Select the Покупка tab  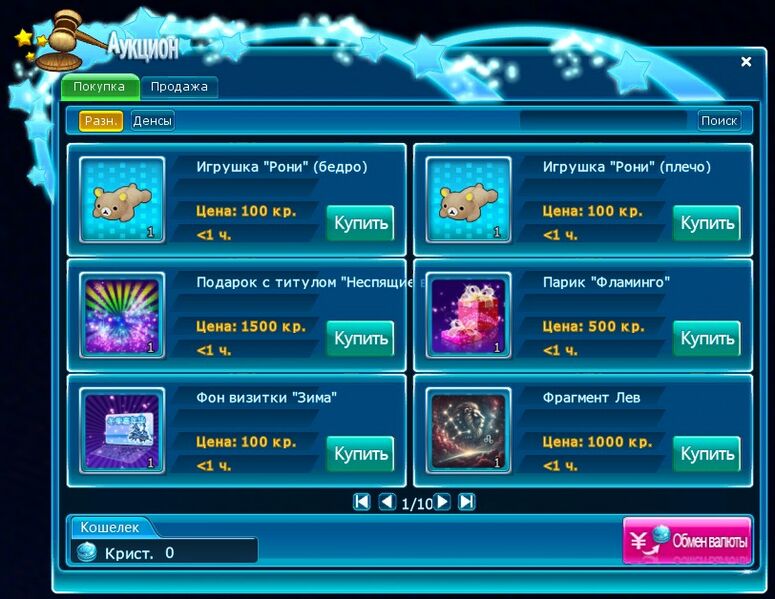click(x=99, y=87)
